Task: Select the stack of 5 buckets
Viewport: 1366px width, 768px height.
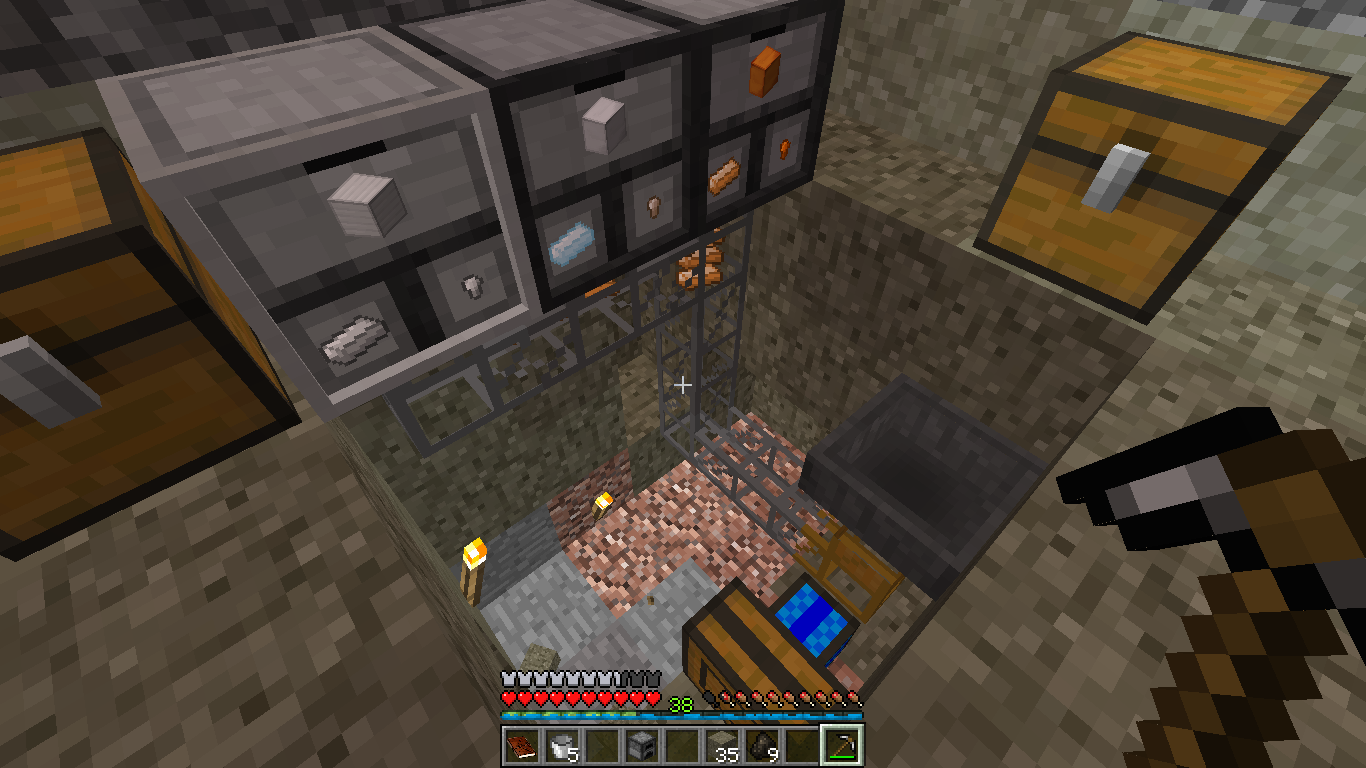Action: (x=561, y=745)
